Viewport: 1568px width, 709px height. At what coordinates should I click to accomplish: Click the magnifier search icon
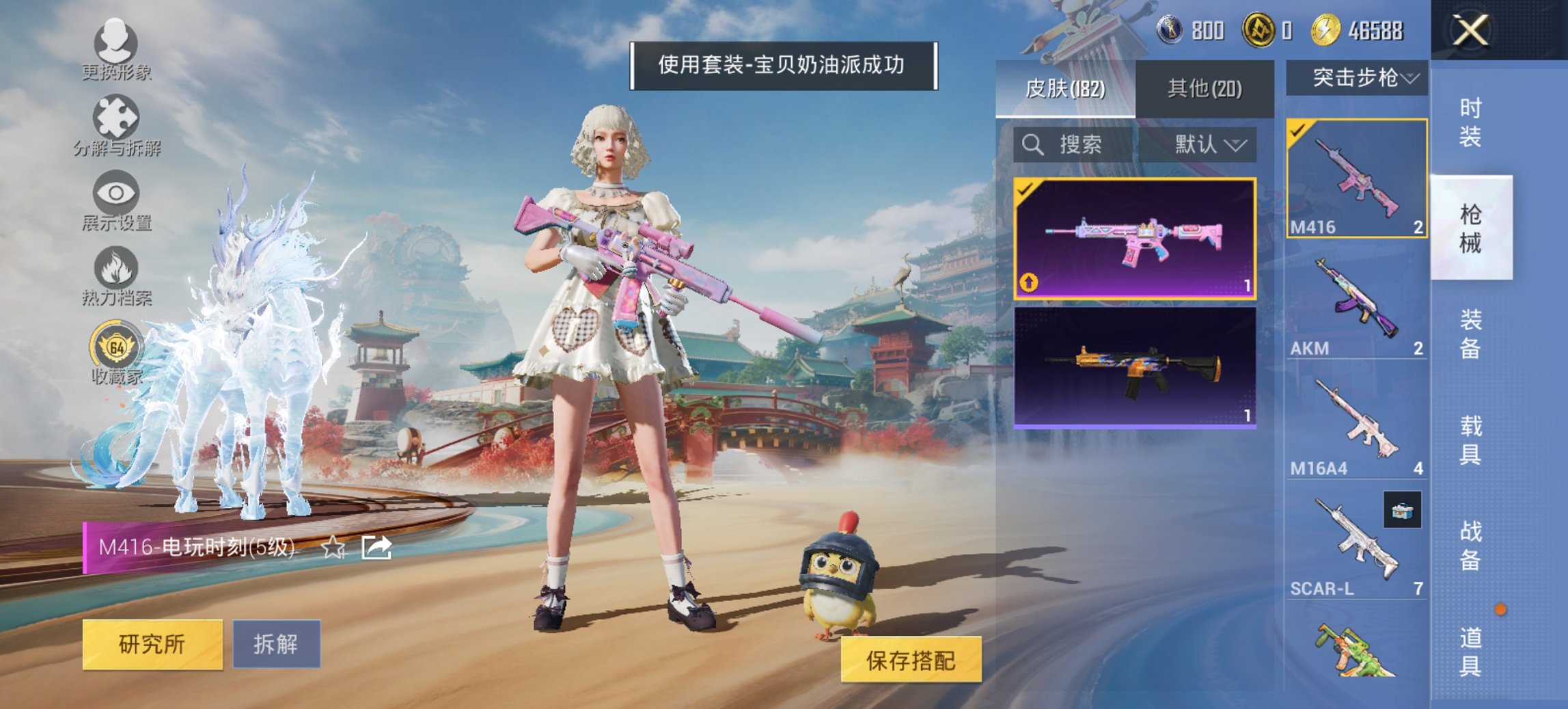point(1032,145)
